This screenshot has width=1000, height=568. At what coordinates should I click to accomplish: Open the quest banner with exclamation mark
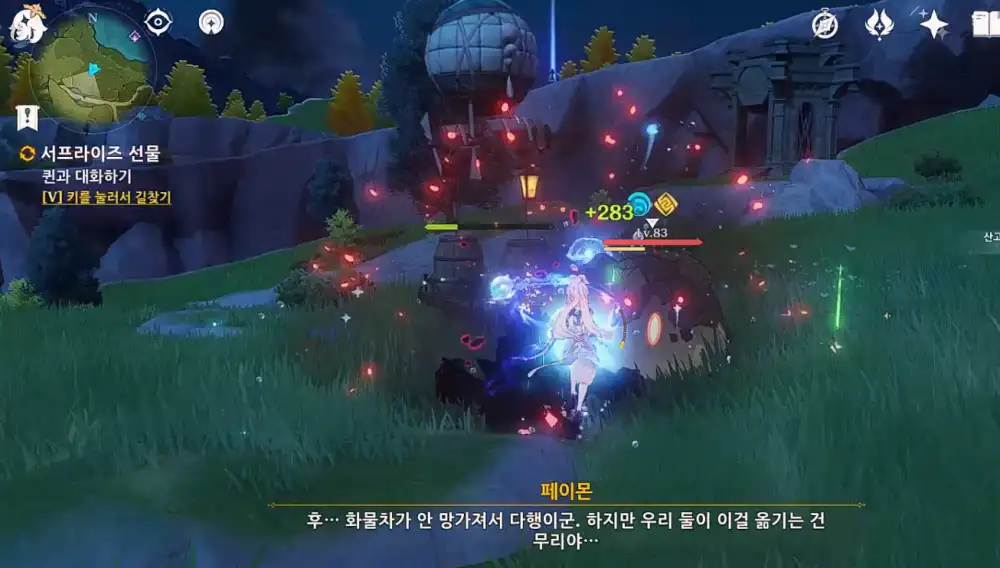(x=27, y=119)
